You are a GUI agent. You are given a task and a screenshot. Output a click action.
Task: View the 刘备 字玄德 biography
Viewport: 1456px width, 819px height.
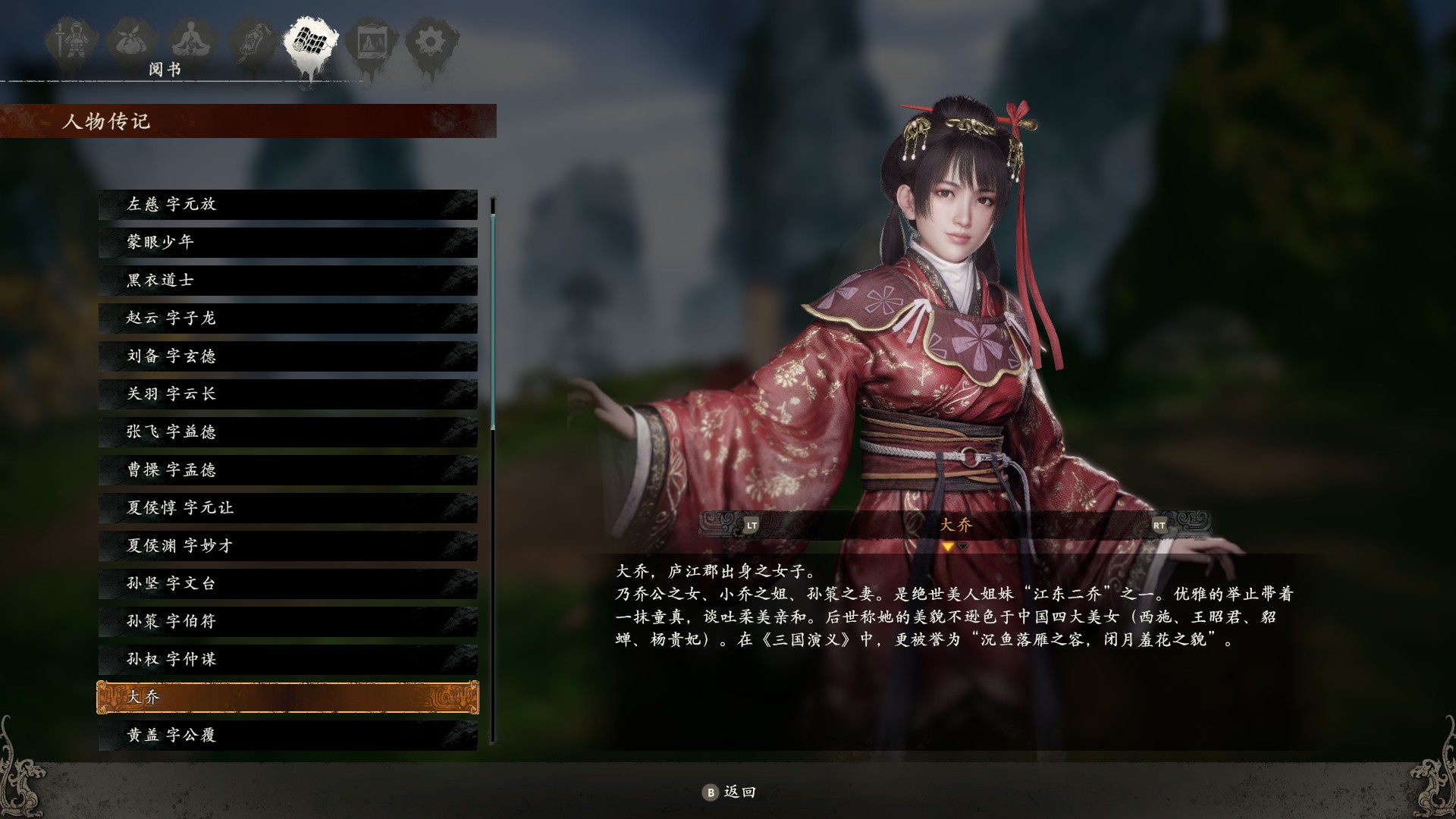click(288, 356)
